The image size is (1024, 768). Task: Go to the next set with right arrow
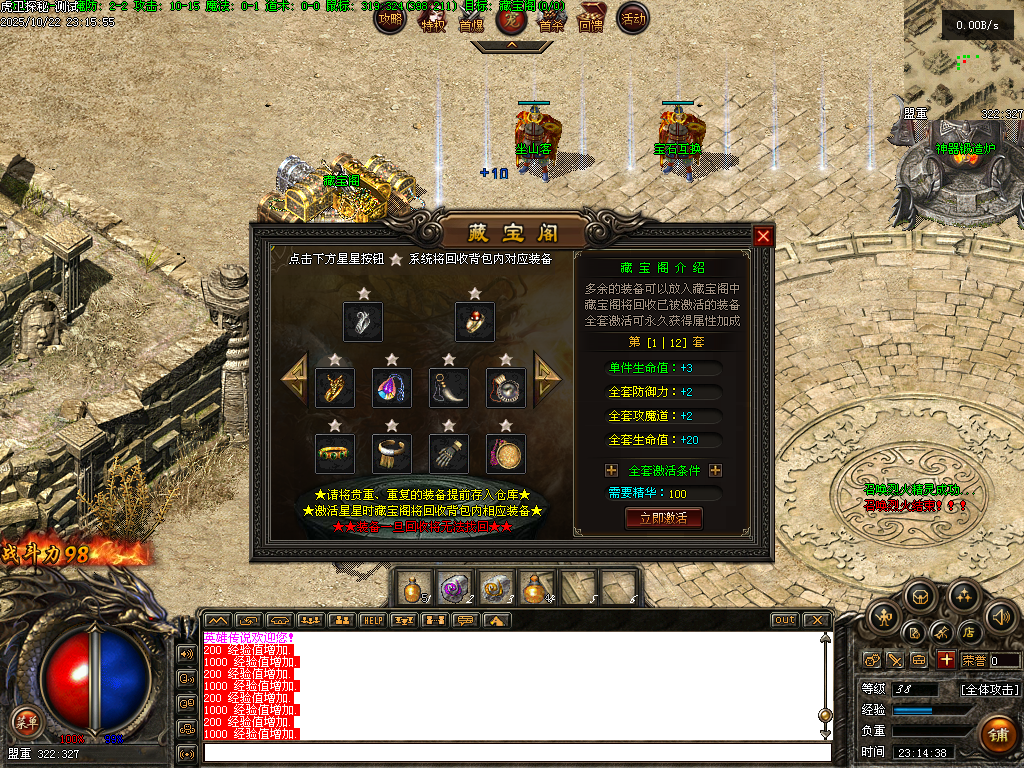[x=548, y=376]
